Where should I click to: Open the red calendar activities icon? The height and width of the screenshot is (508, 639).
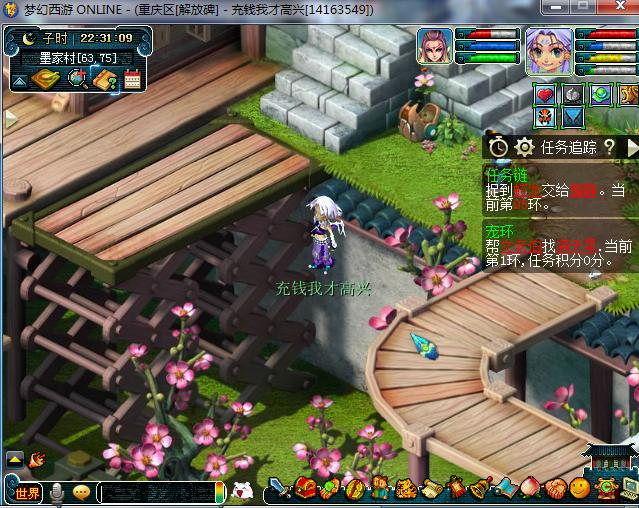click(132, 79)
